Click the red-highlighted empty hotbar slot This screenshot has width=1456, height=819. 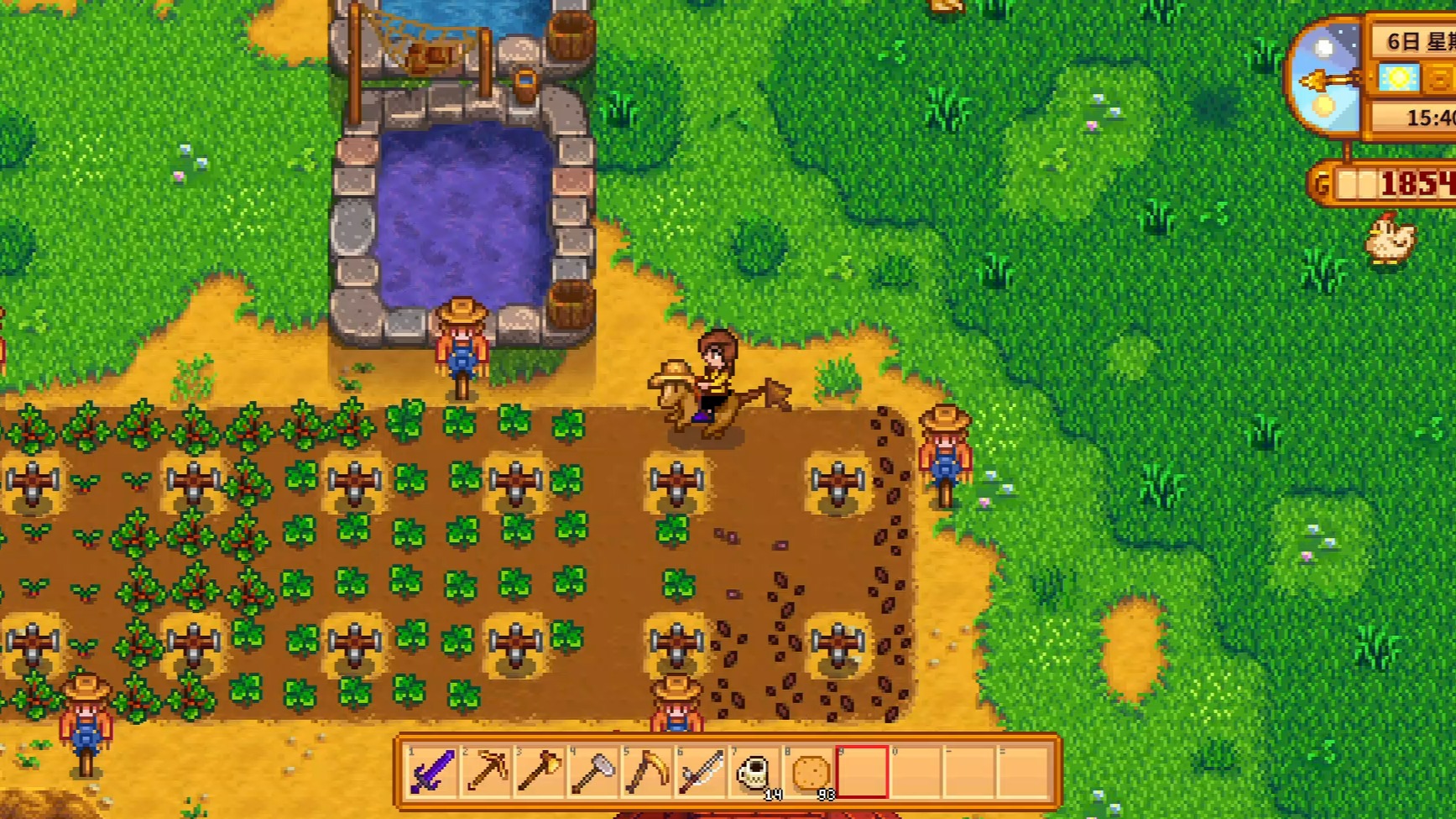tap(862, 771)
